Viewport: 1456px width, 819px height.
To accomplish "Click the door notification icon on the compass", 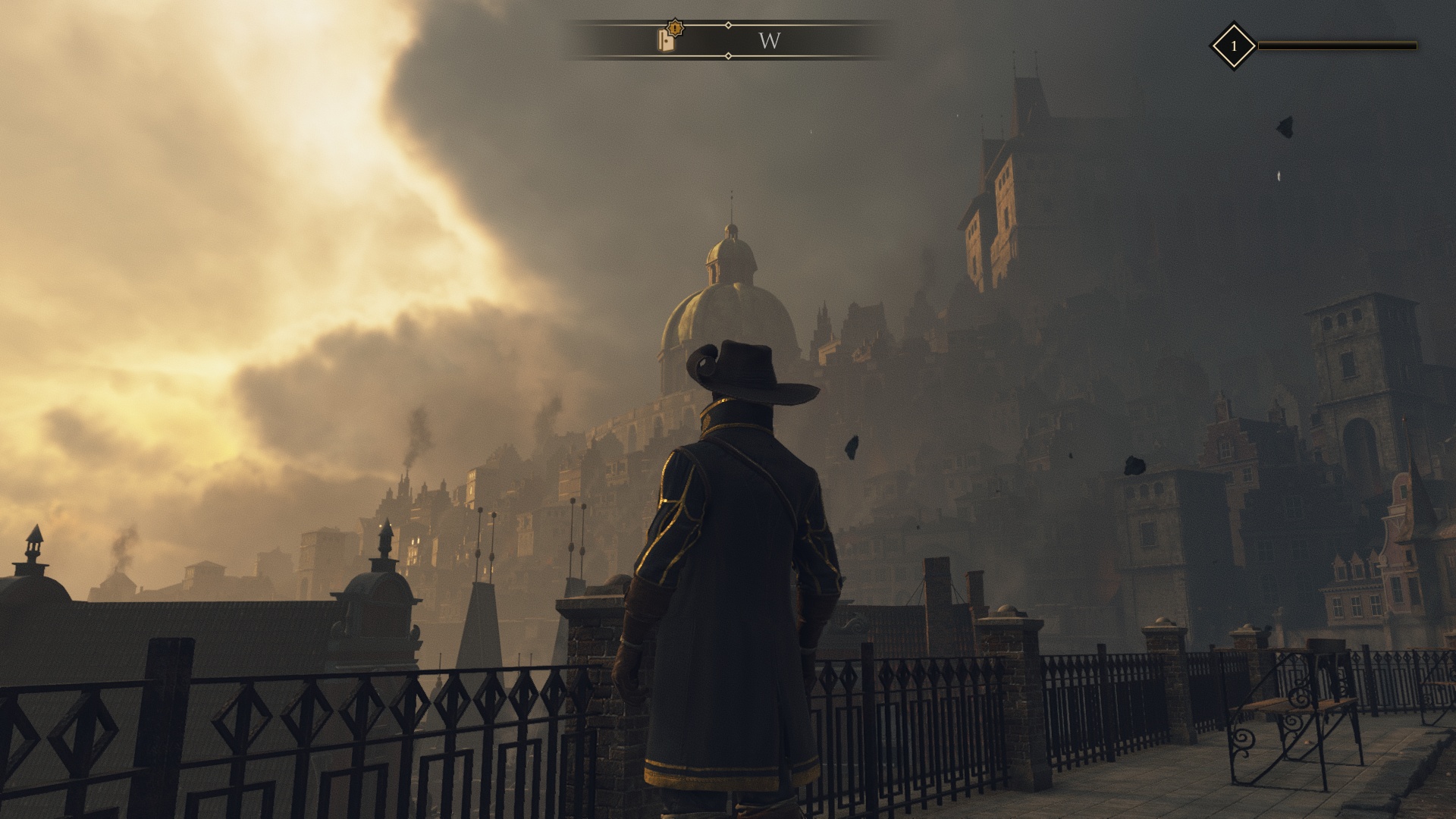I will click(x=666, y=39).
